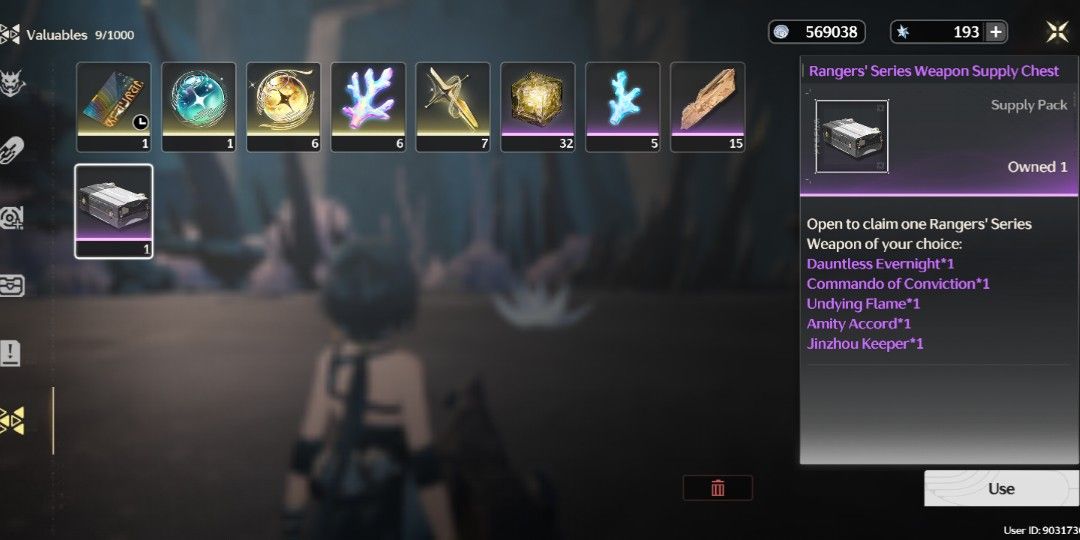Switch to the exclamation mark tab
The width and height of the screenshot is (1080, 540).
pos(12,352)
